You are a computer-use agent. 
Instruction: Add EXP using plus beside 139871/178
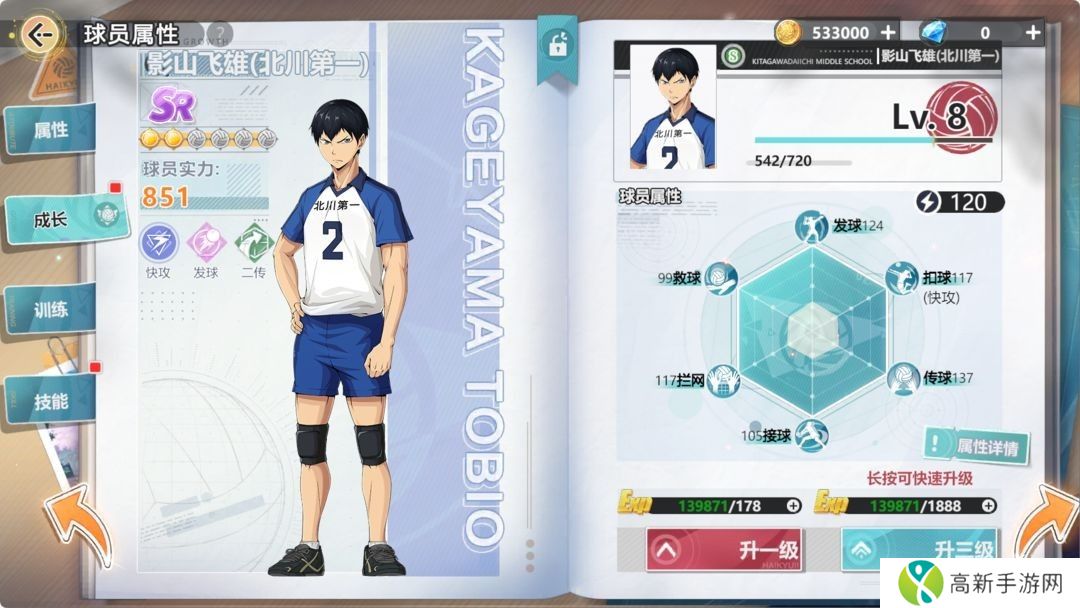(793, 505)
